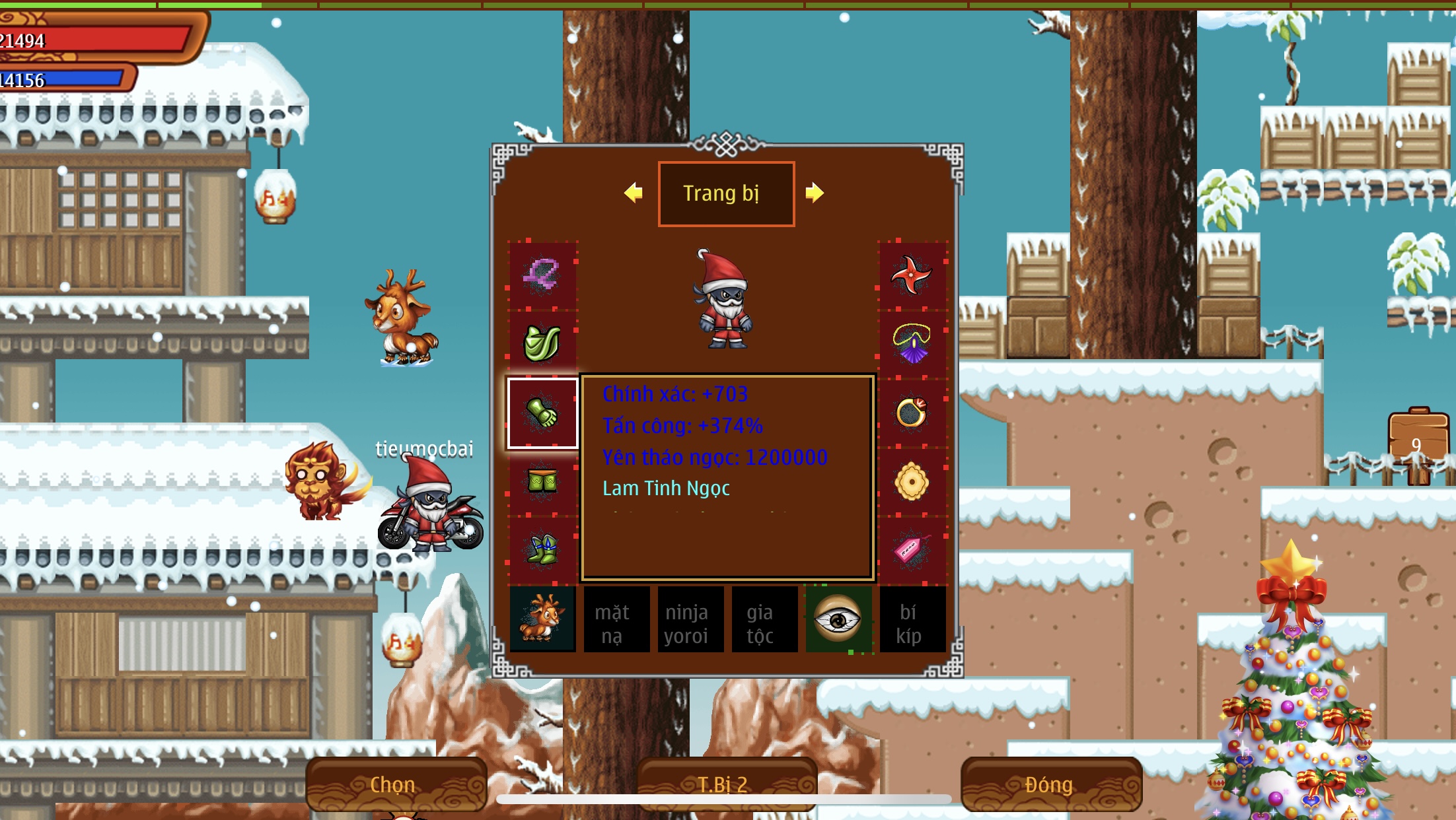Select the purple headband equipment slot
The image size is (1456, 820).
click(x=542, y=275)
